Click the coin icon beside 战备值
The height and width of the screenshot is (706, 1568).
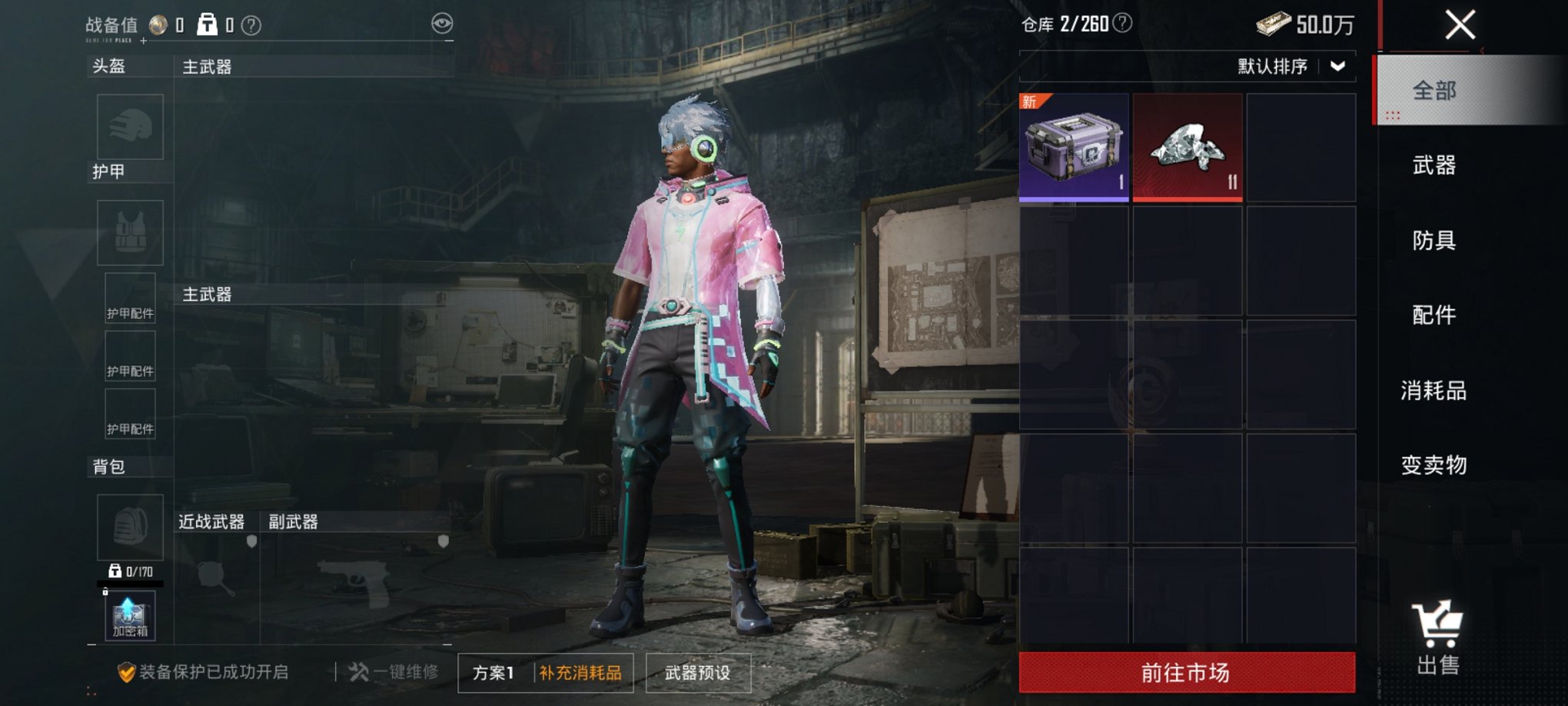tap(161, 23)
